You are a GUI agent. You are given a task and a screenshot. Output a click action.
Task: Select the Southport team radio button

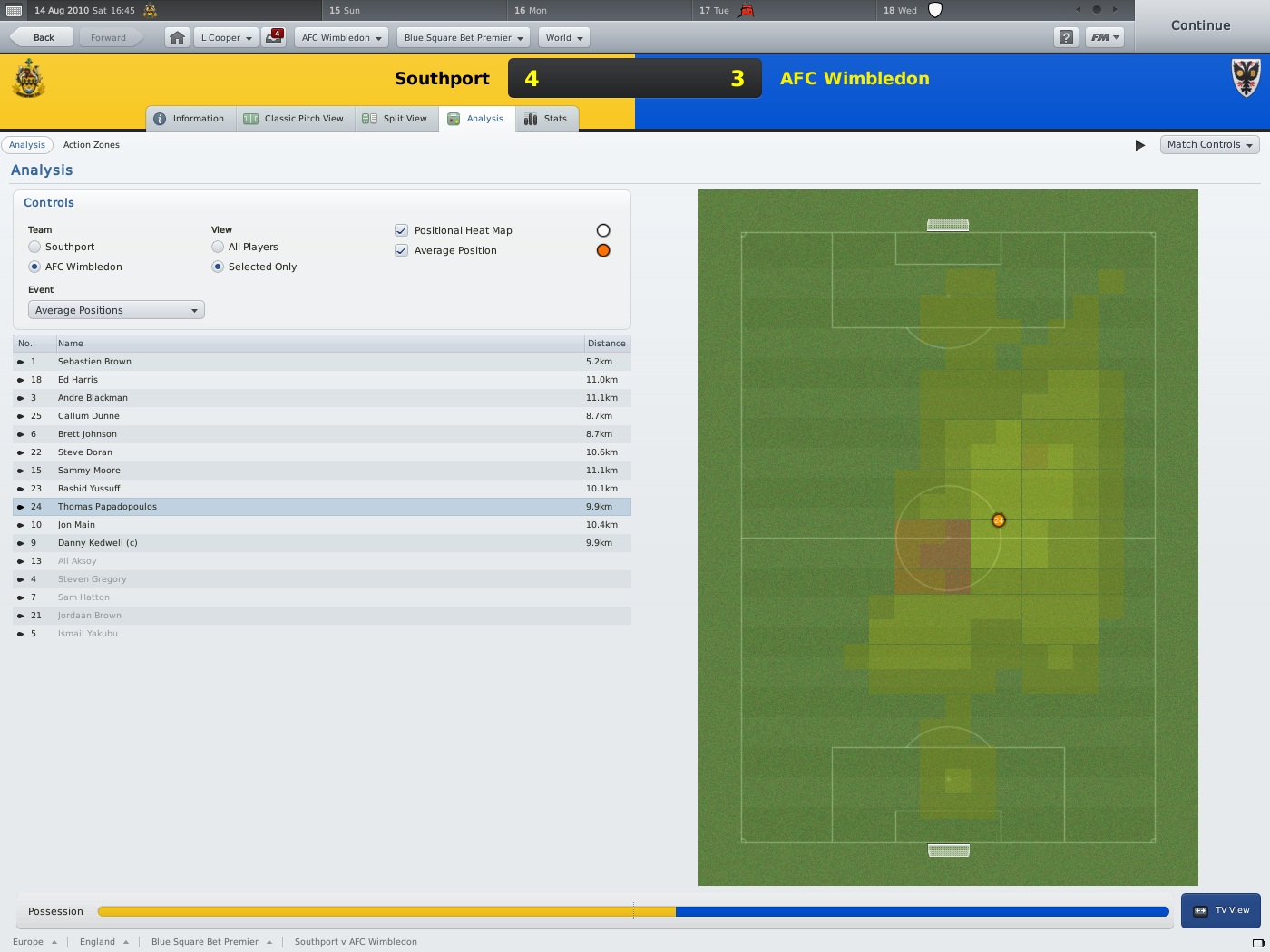35,247
